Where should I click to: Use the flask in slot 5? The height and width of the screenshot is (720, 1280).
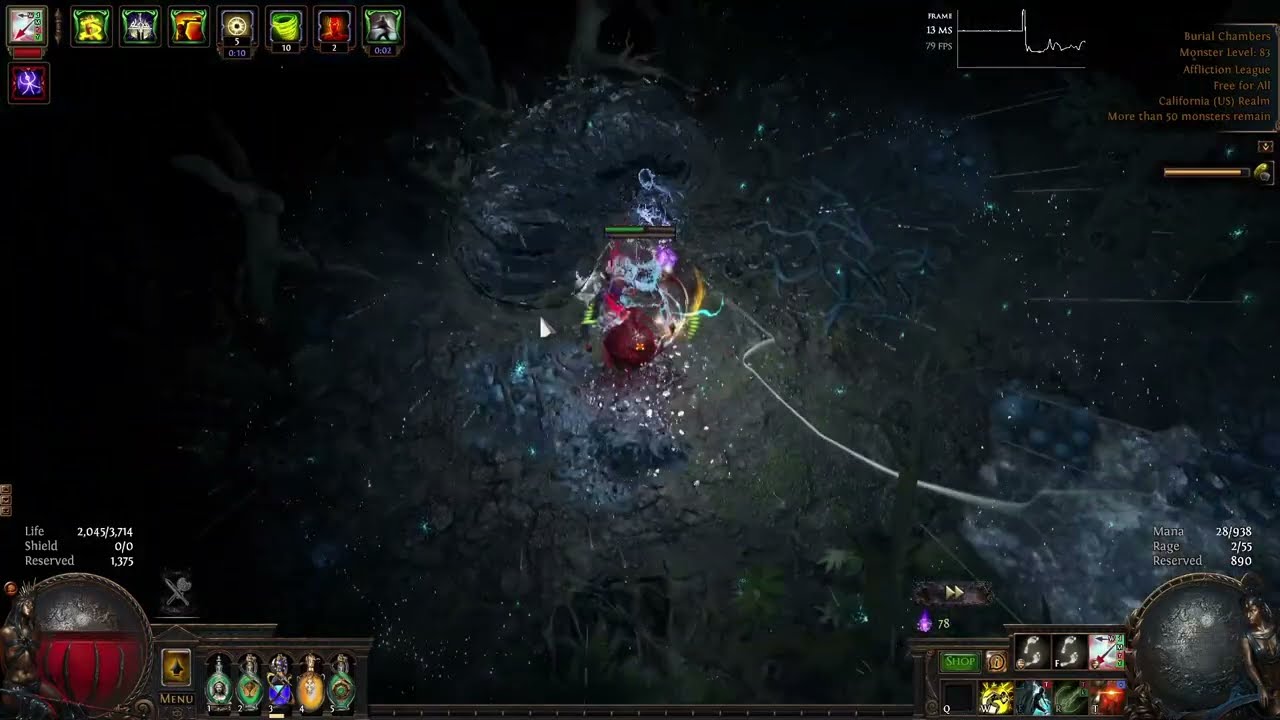[x=342, y=684]
